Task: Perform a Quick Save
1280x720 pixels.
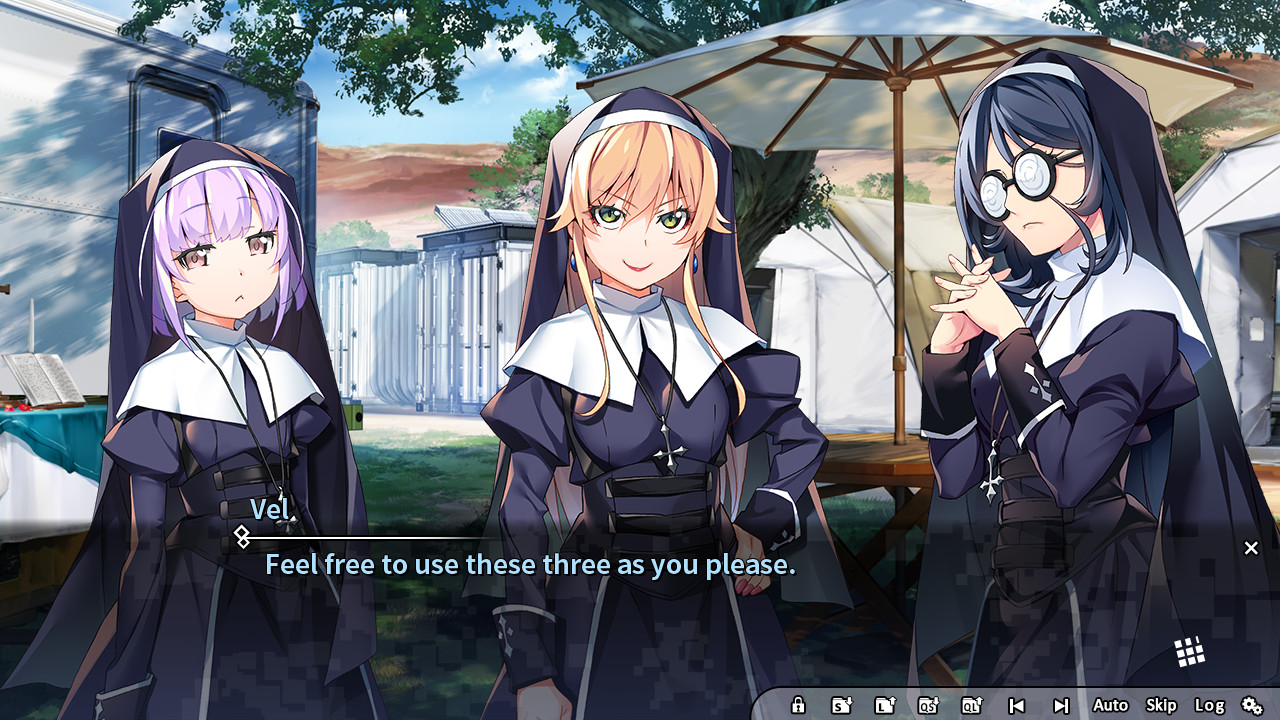Action: (928, 705)
